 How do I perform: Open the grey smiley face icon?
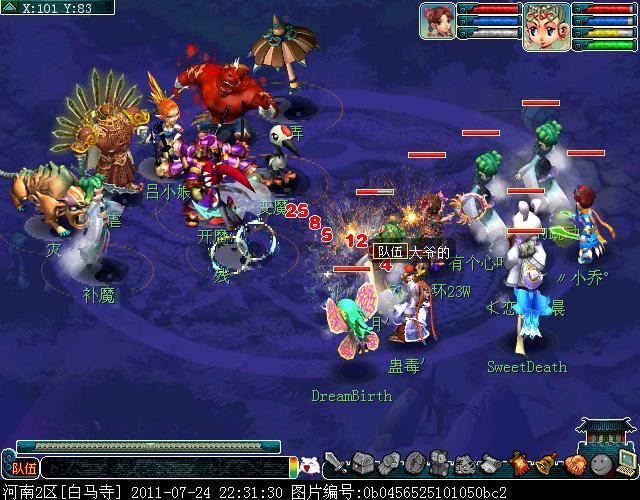[x=599, y=464]
